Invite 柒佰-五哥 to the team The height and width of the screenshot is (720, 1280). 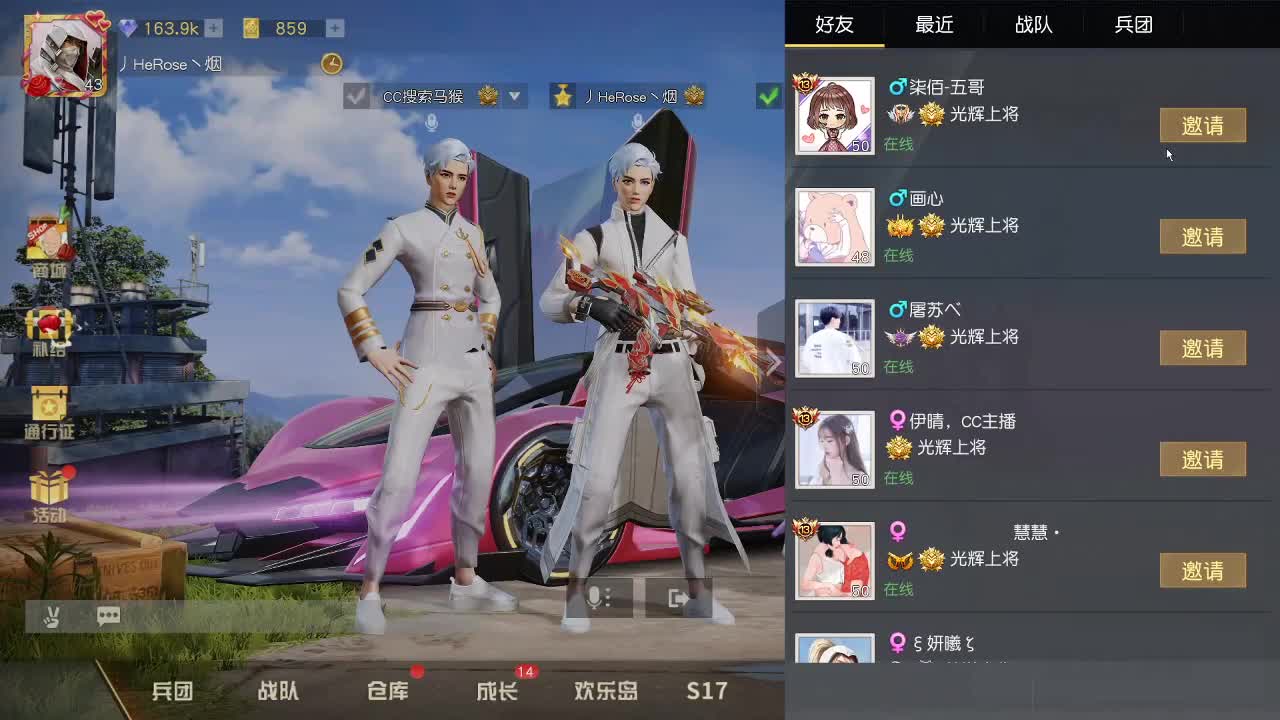point(1202,125)
